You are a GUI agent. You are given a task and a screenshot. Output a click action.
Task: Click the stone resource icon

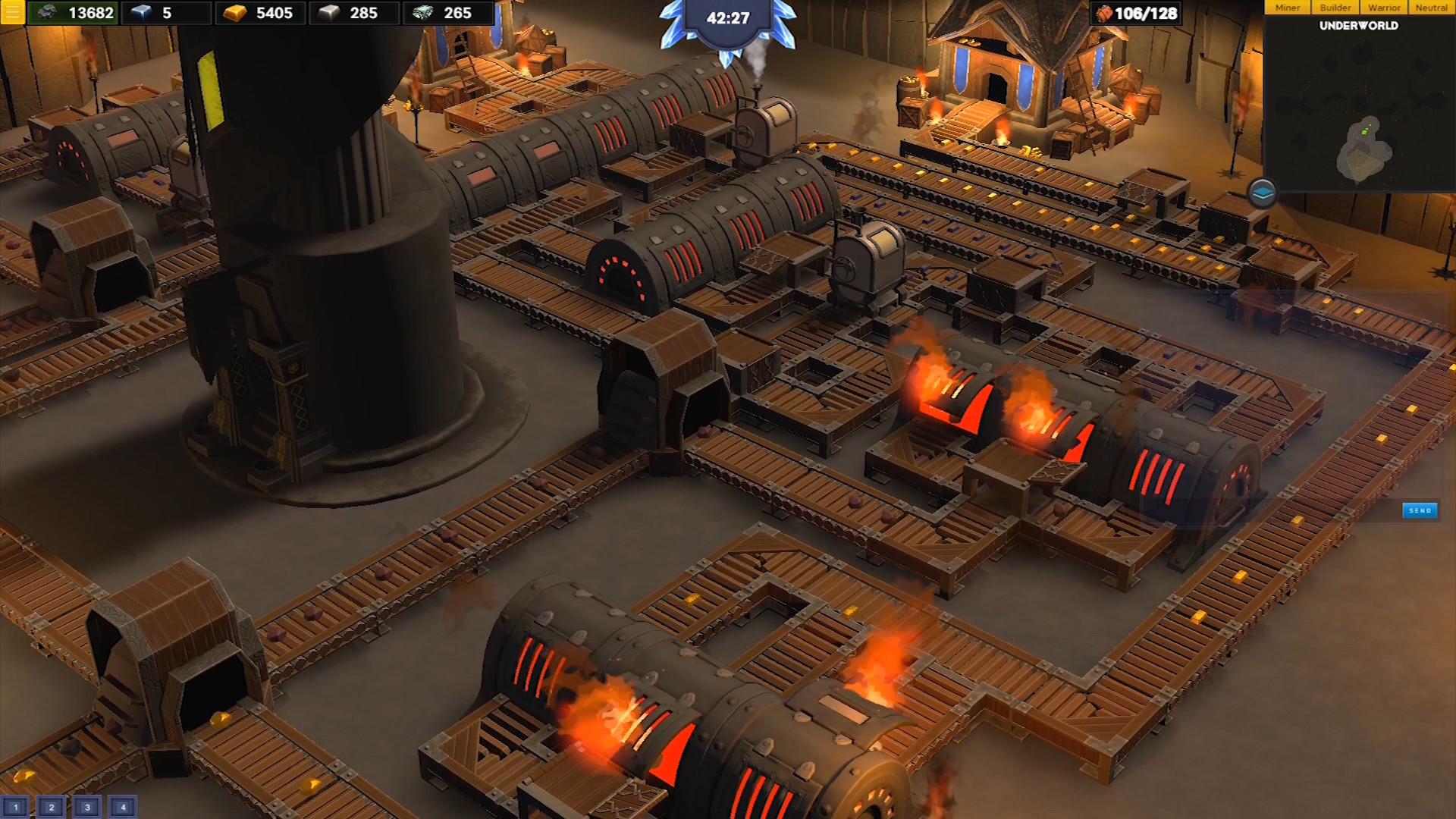point(47,12)
